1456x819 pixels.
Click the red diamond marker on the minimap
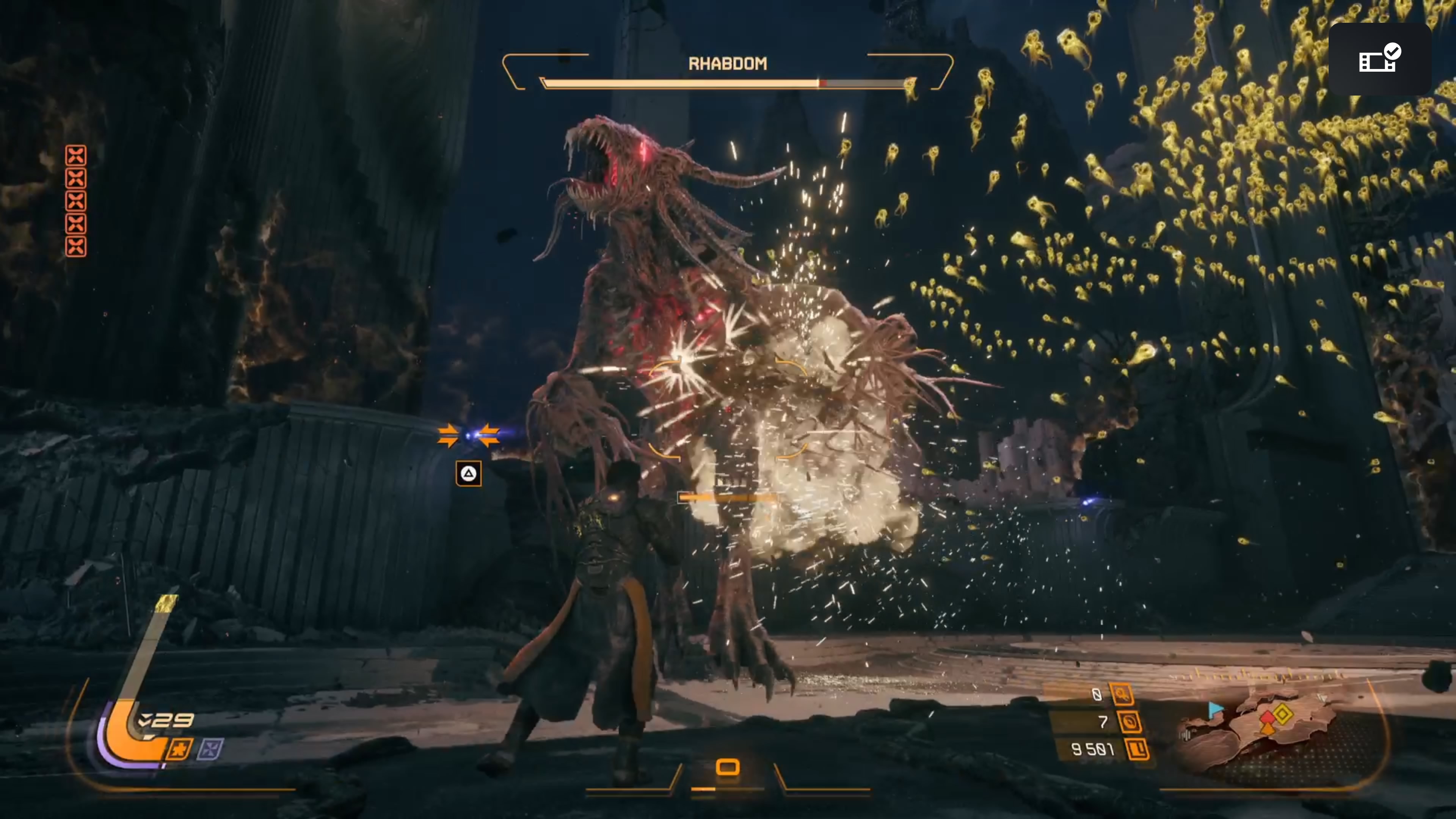[1268, 718]
